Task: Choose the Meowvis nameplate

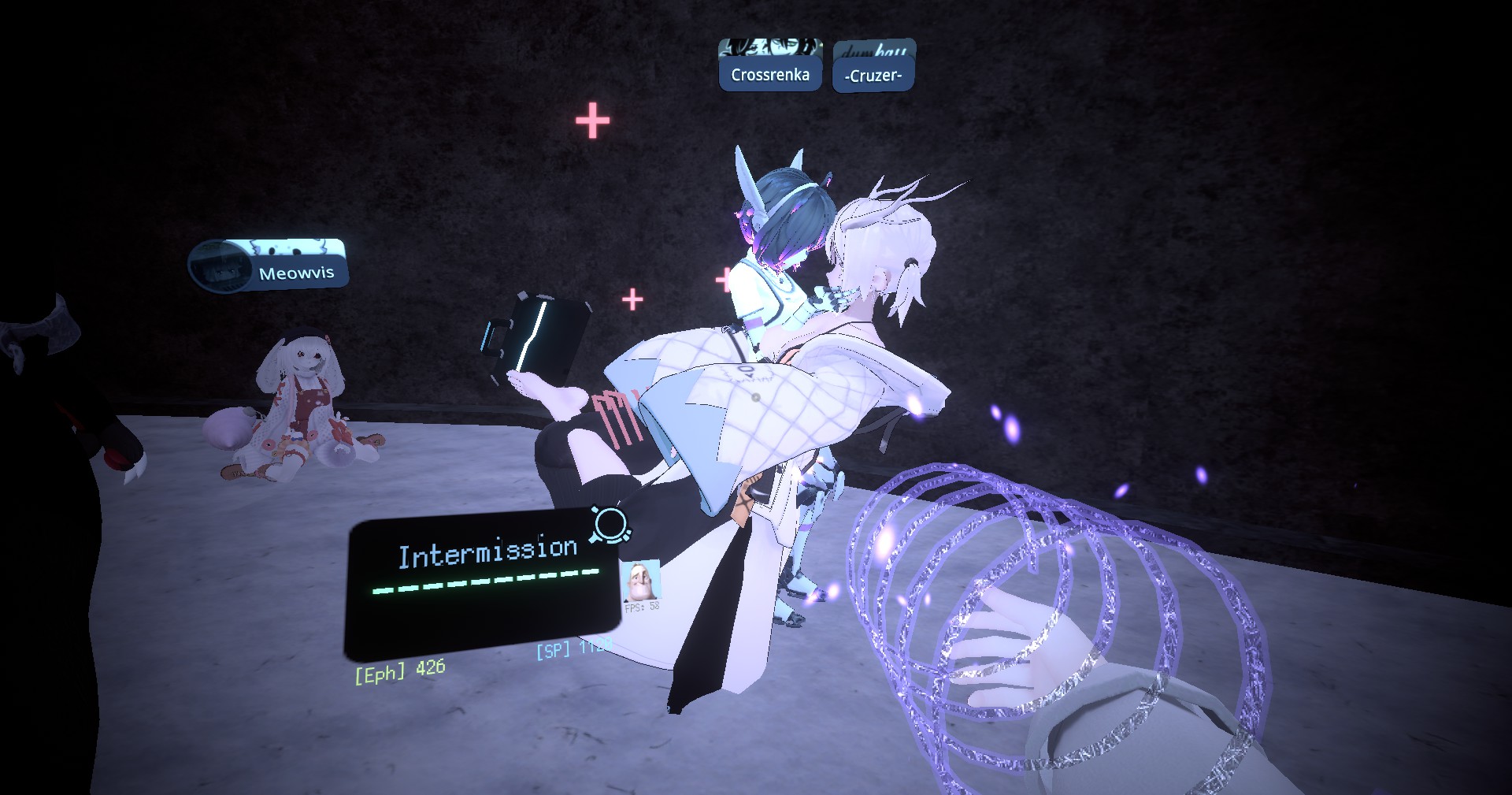Action: 295,273
